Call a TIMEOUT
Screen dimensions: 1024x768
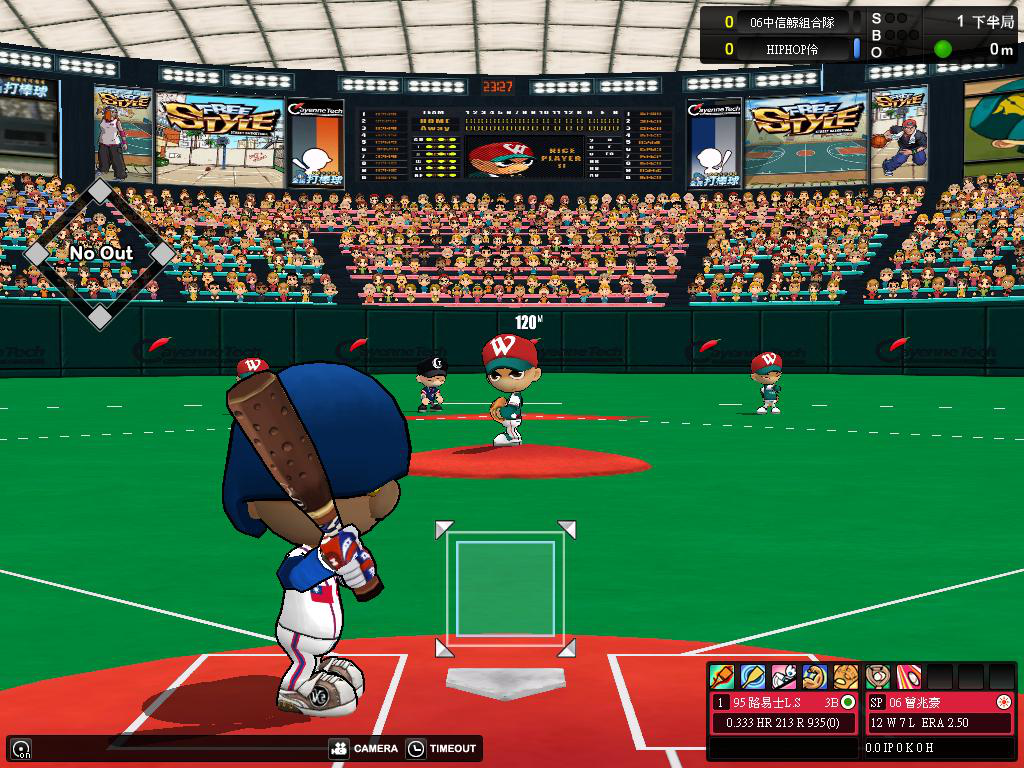(443, 748)
